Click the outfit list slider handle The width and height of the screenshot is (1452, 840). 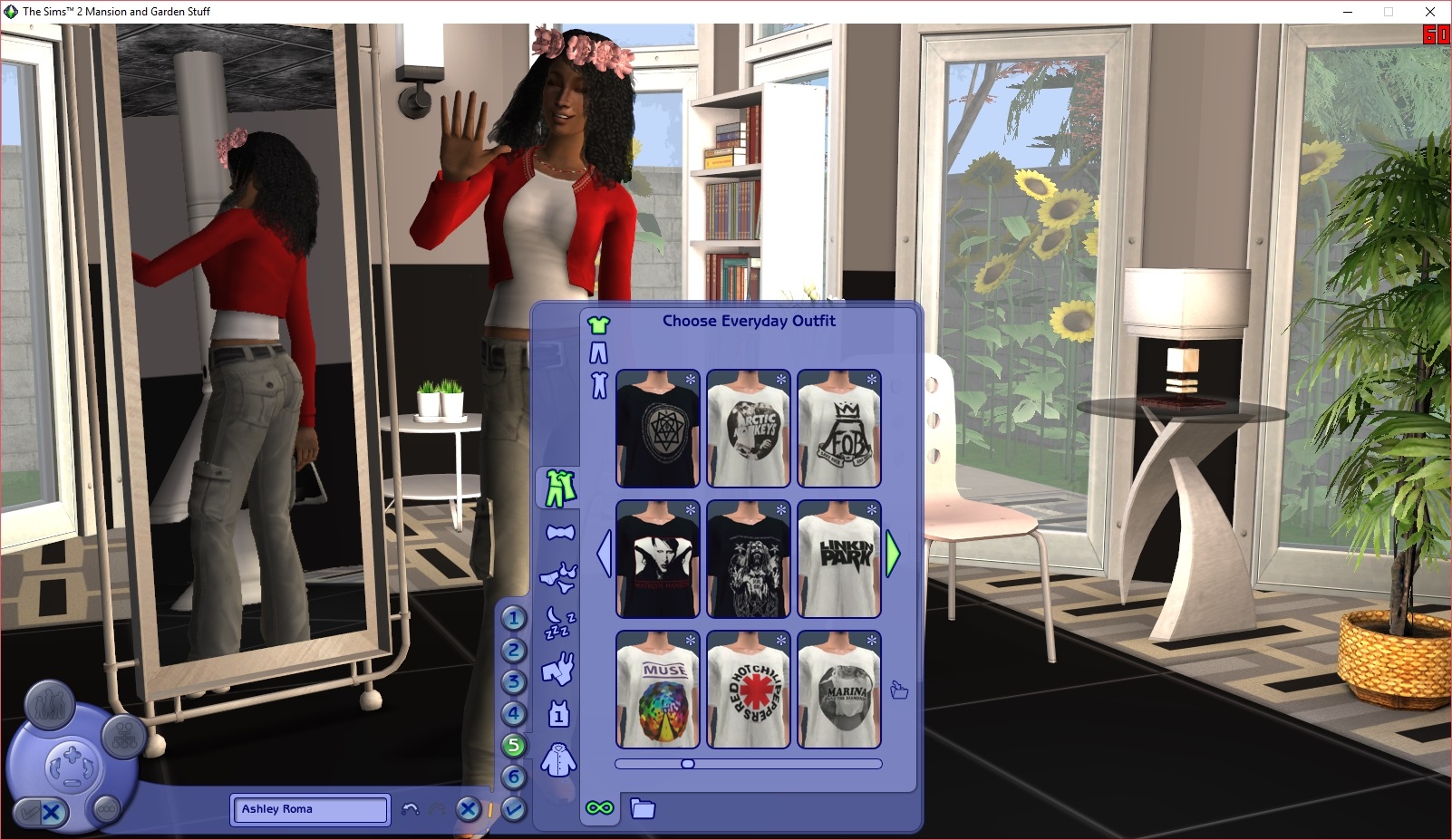[686, 764]
